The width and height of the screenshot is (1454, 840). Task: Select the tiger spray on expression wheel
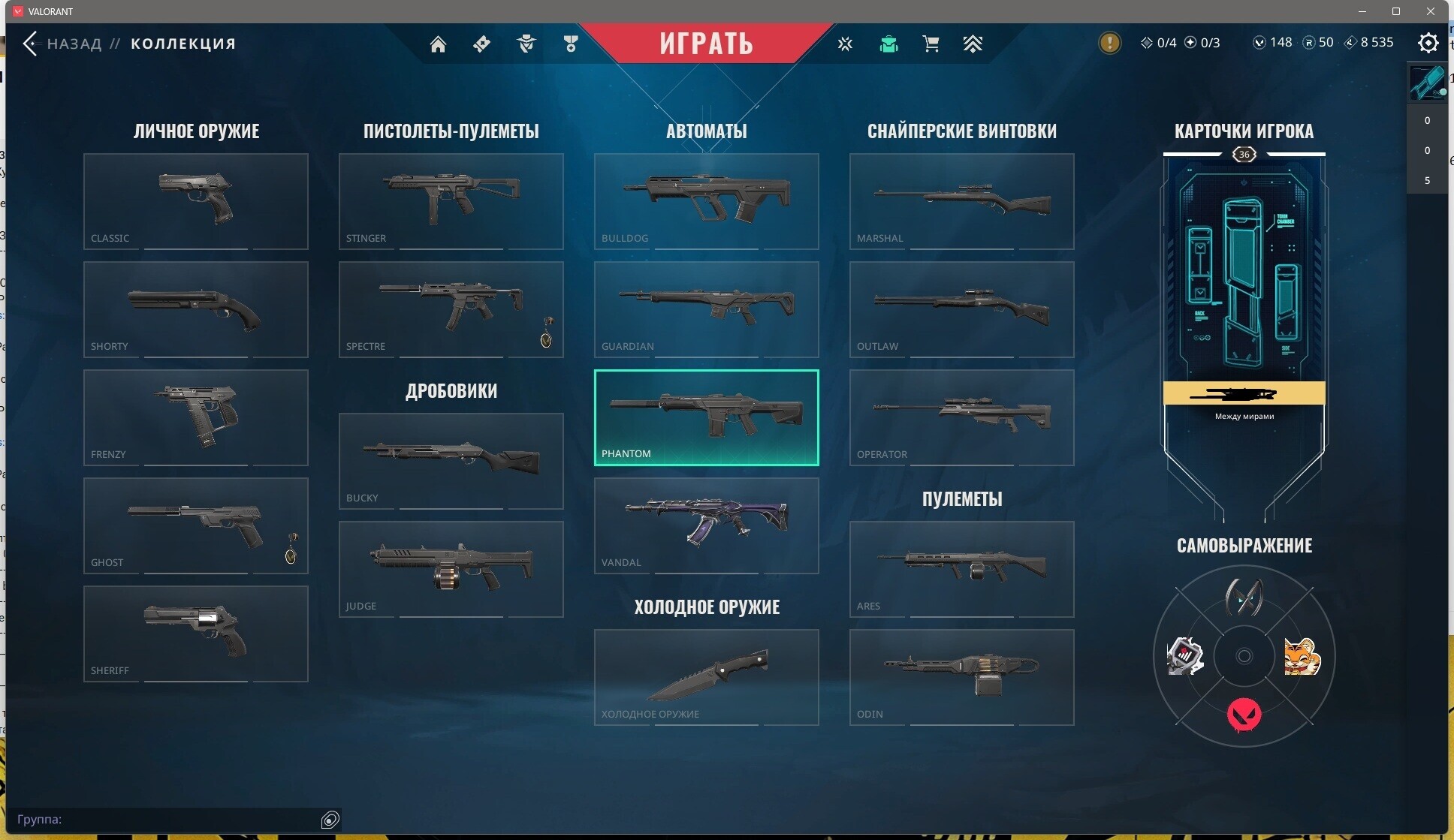point(1302,657)
